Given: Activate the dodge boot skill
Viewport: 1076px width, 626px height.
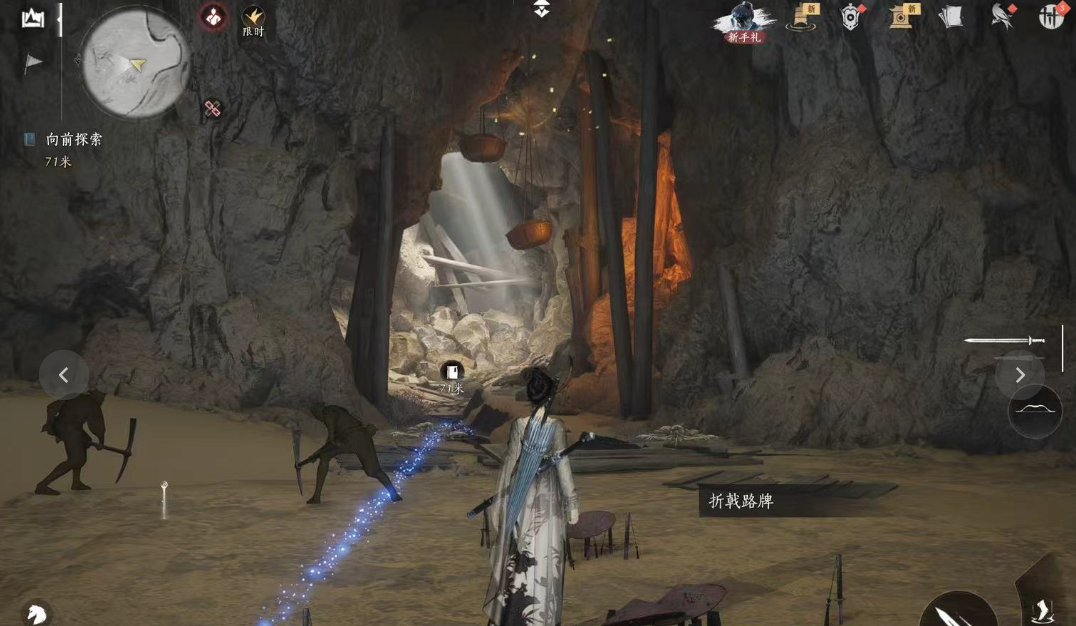Looking at the screenshot, I should 1042,606.
